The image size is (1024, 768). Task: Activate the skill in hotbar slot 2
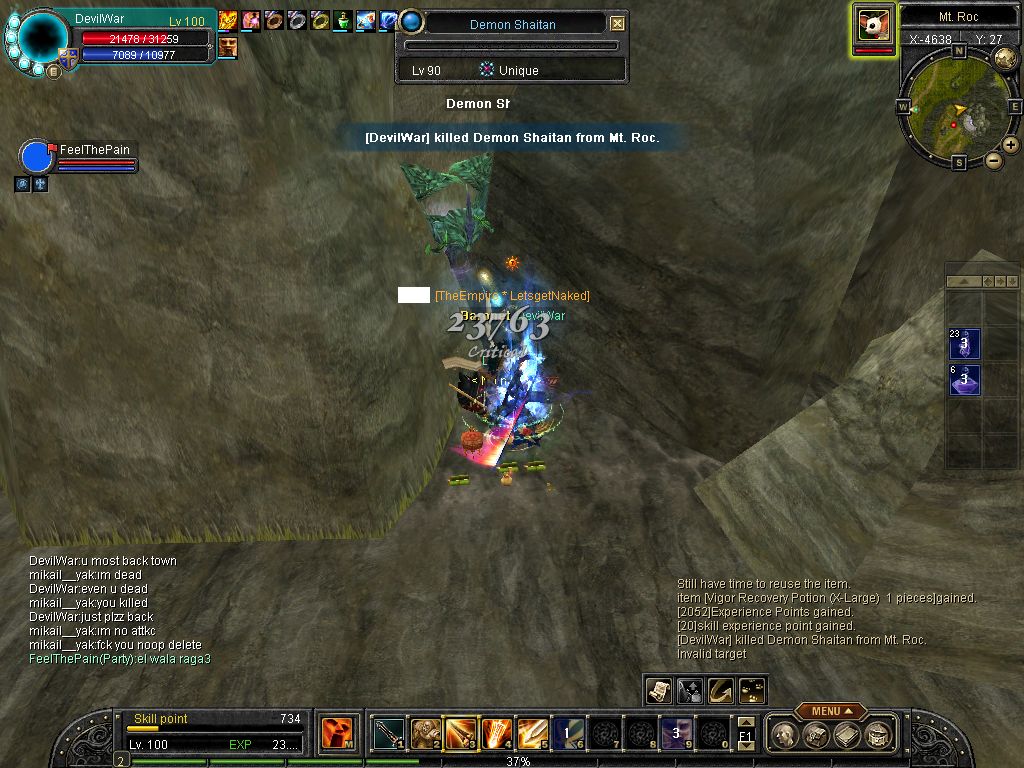point(425,735)
